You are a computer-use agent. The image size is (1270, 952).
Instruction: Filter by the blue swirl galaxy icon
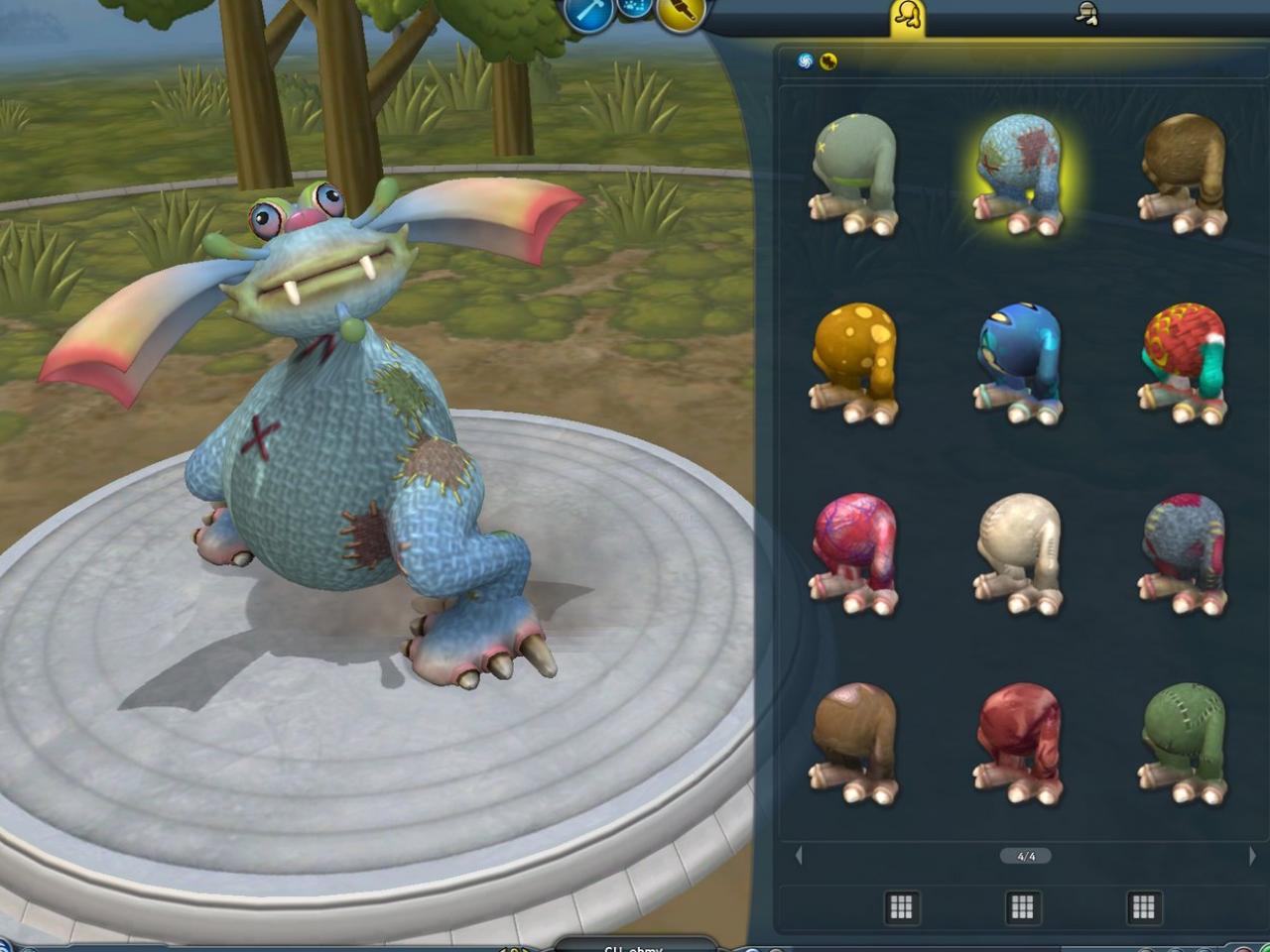[805, 61]
